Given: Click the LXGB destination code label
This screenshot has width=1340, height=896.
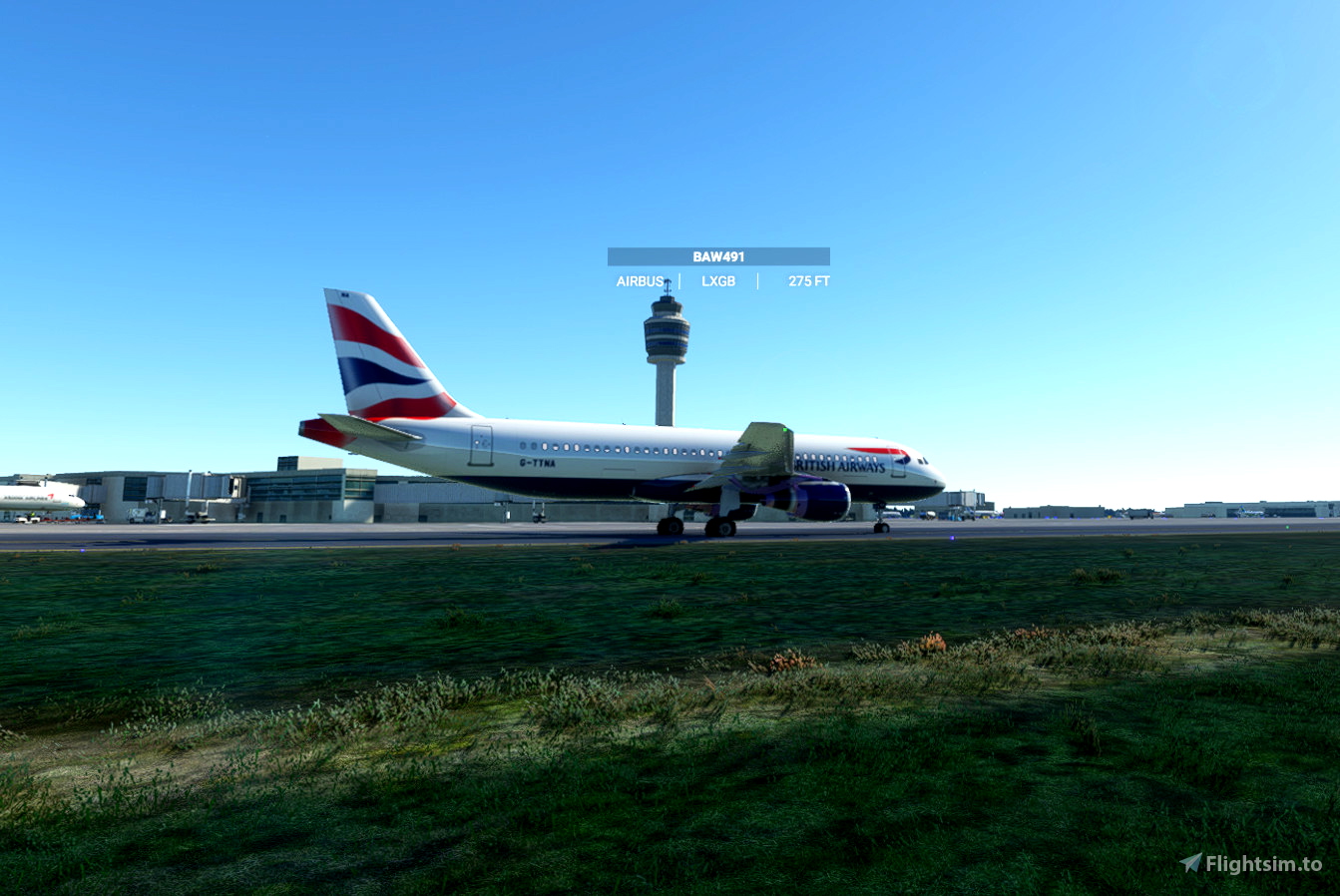Looking at the screenshot, I should 718,281.
